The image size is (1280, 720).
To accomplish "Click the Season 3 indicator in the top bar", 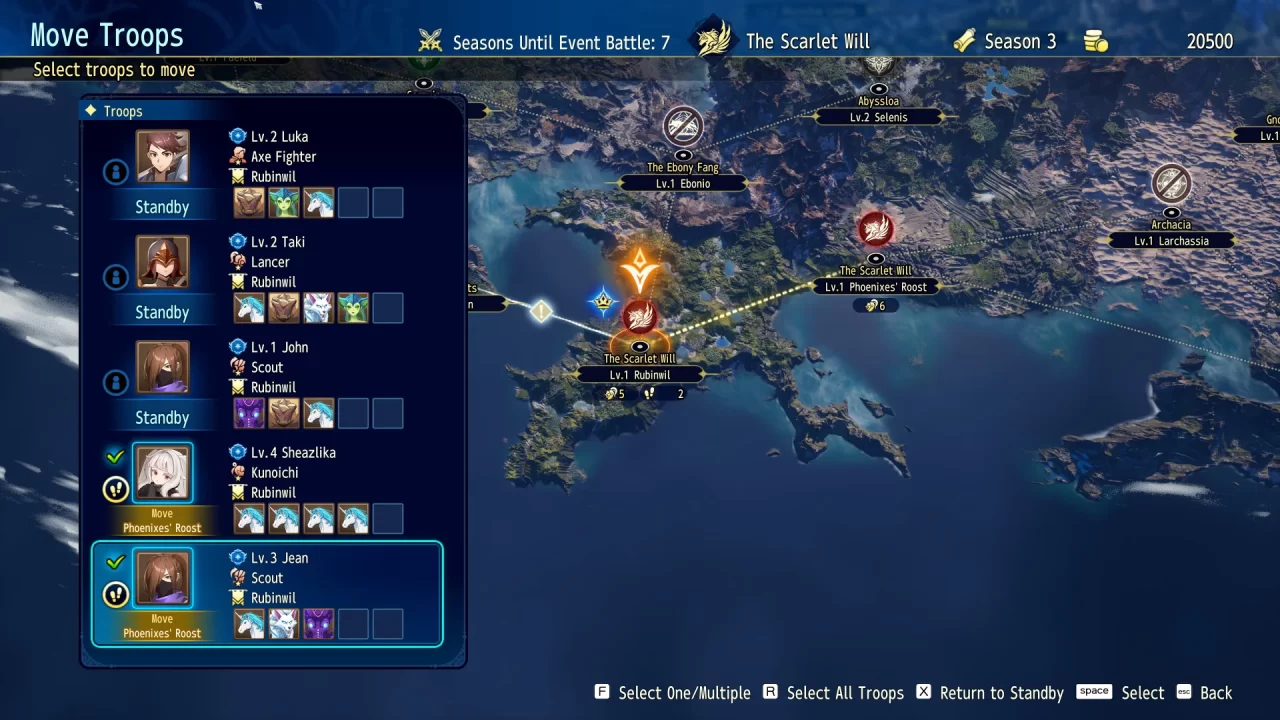I will click(1007, 41).
